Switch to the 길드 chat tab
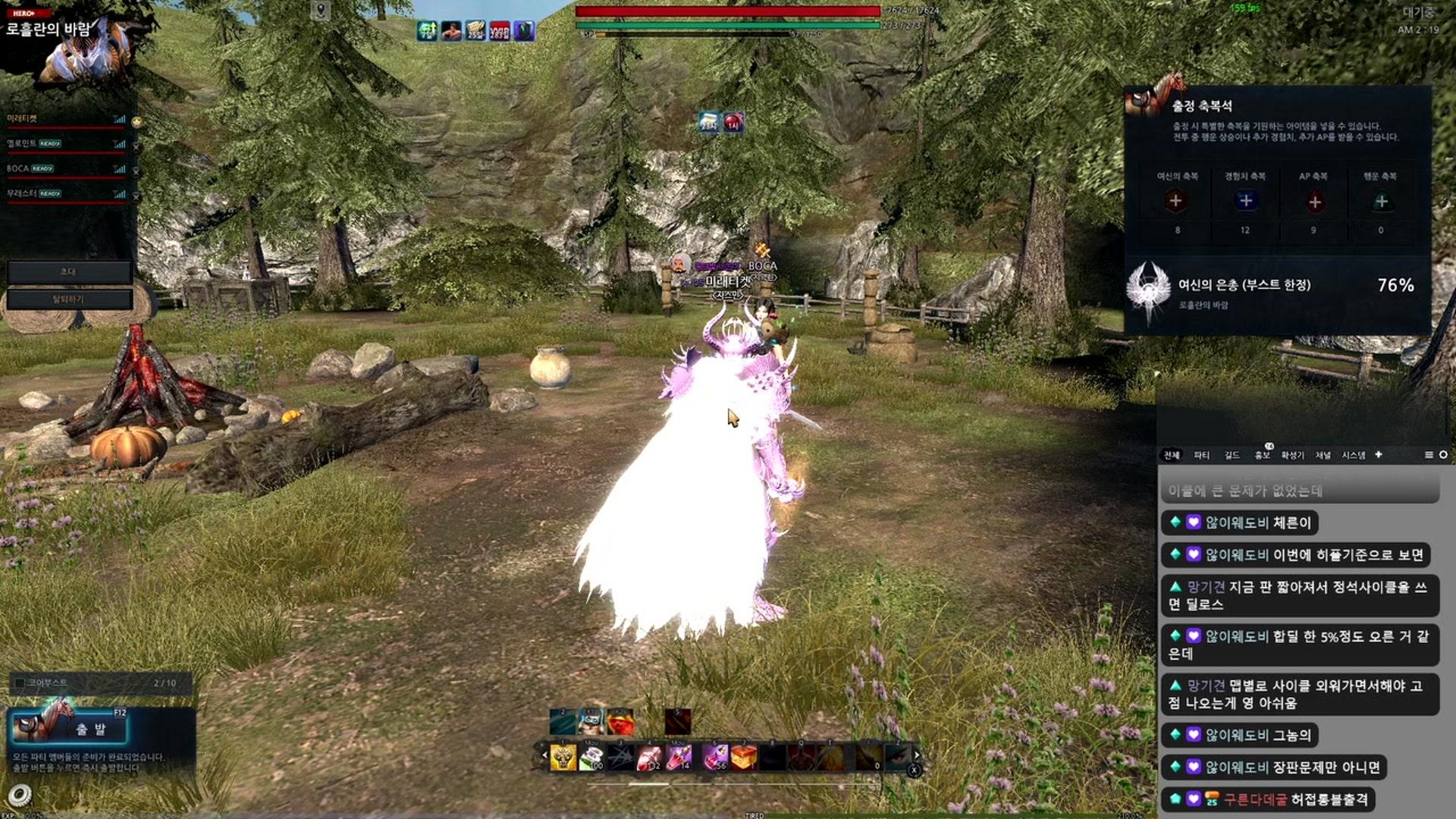 (1232, 455)
